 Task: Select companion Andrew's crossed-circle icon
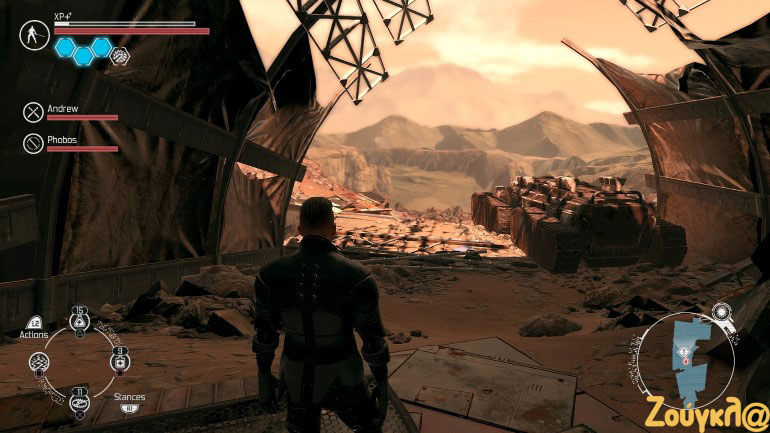[x=34, y=113]
